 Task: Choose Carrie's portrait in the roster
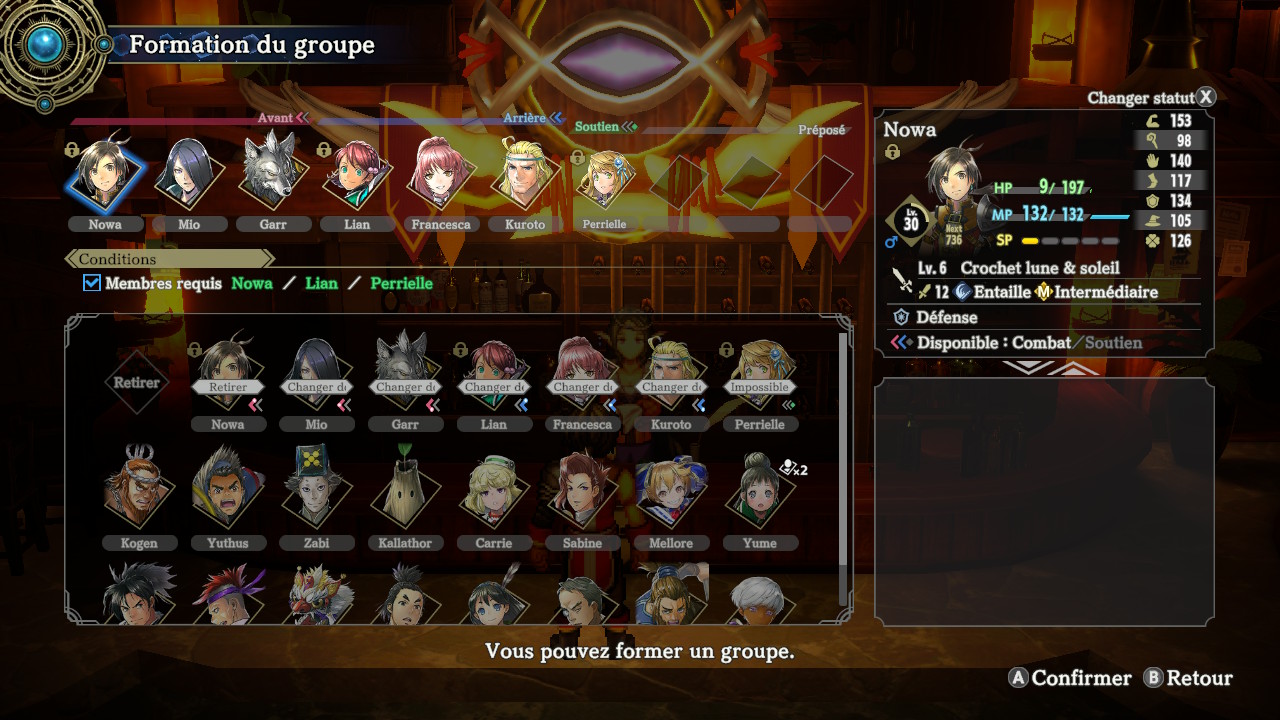click(x=493, y=492)
